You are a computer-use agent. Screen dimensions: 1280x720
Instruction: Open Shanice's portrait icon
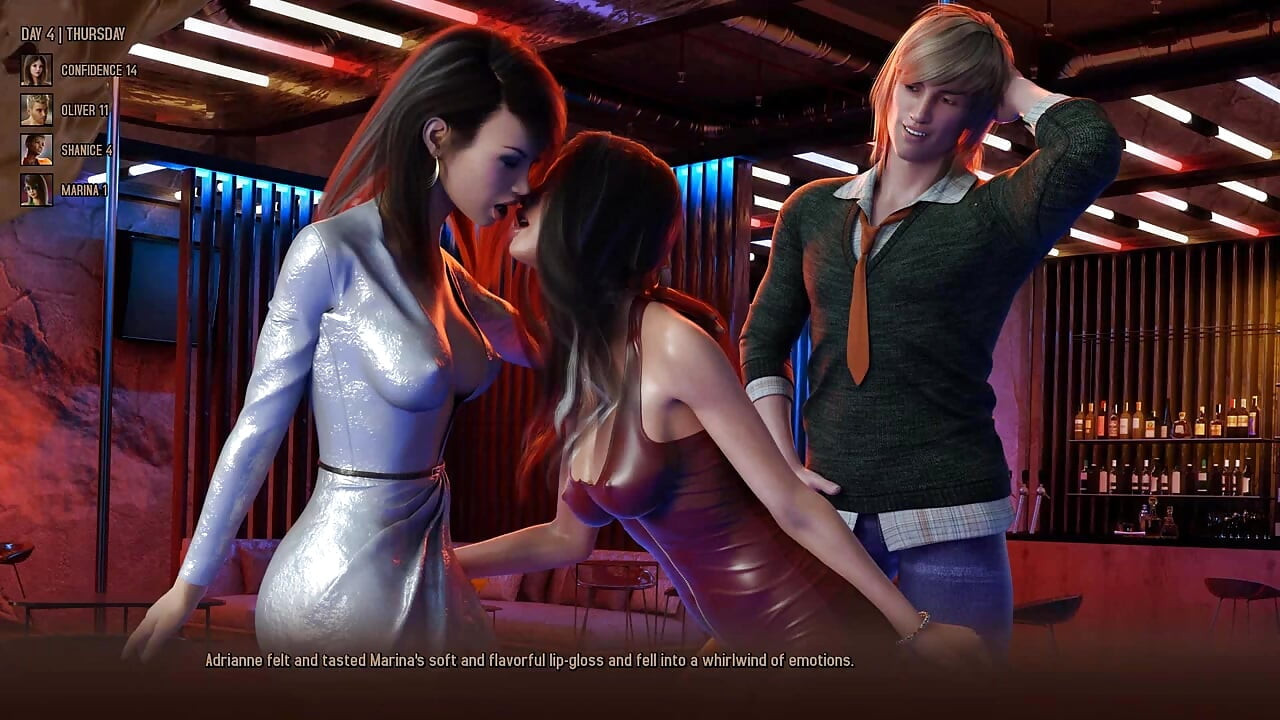(x=36, y=150)
